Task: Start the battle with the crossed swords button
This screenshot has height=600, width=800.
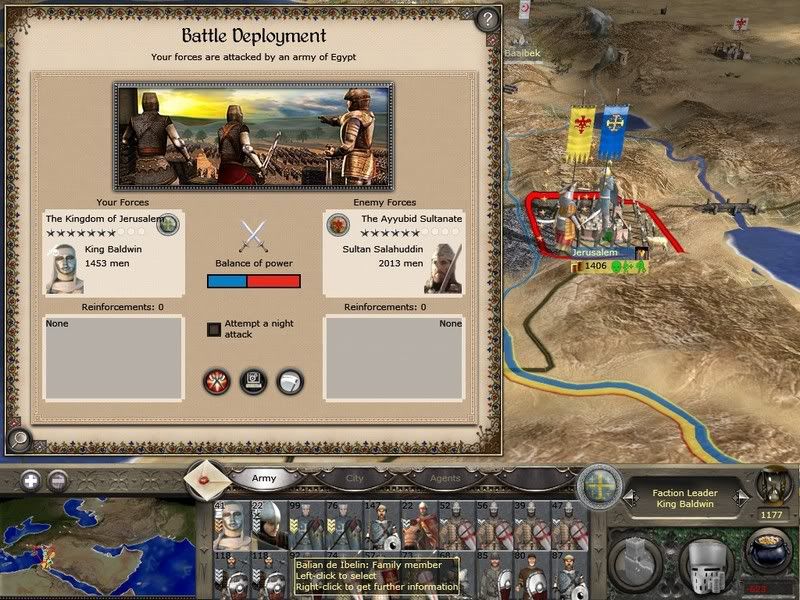Action: (x=217, y=381)
